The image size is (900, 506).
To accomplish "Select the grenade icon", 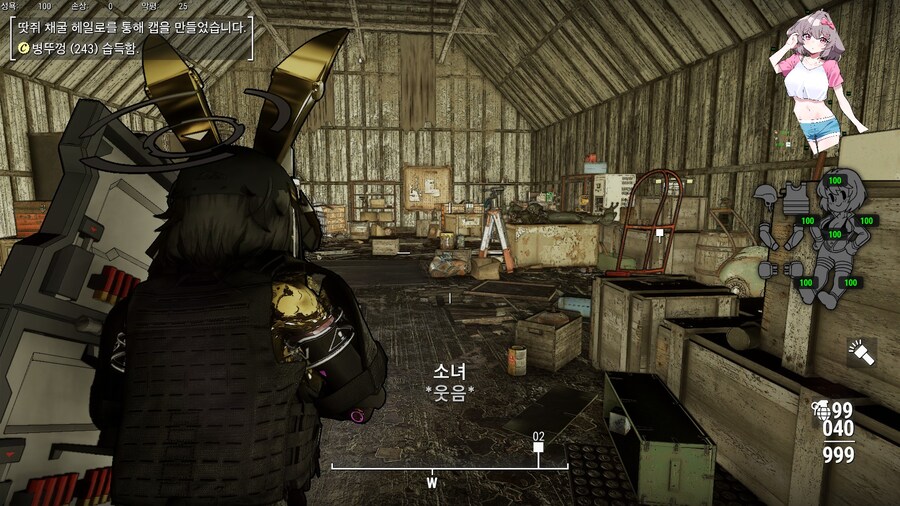I will coord(822,408).
